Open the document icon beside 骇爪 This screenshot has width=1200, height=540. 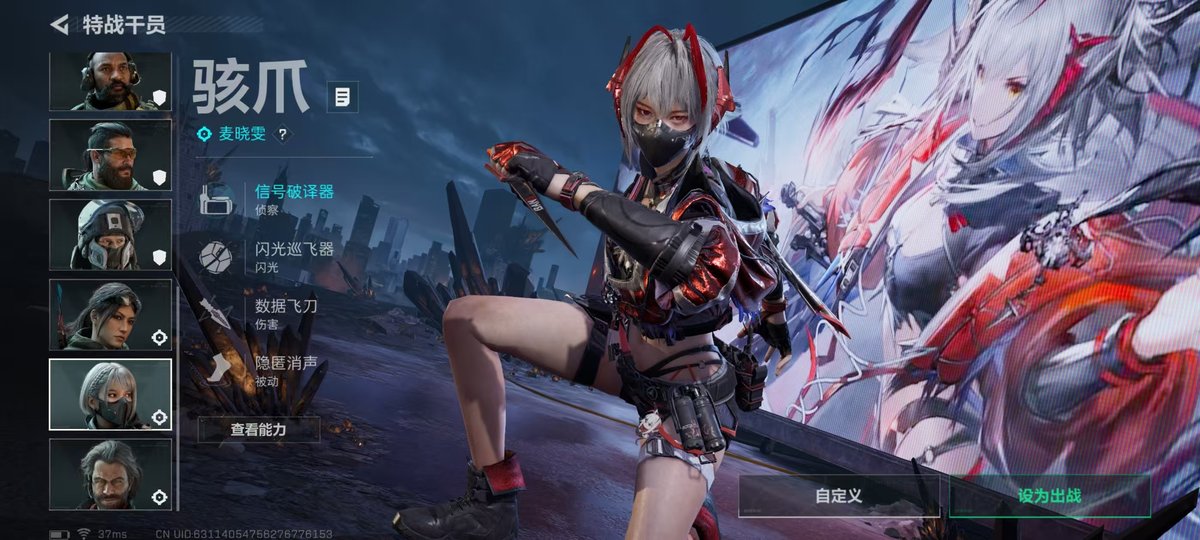click(343, 97)
